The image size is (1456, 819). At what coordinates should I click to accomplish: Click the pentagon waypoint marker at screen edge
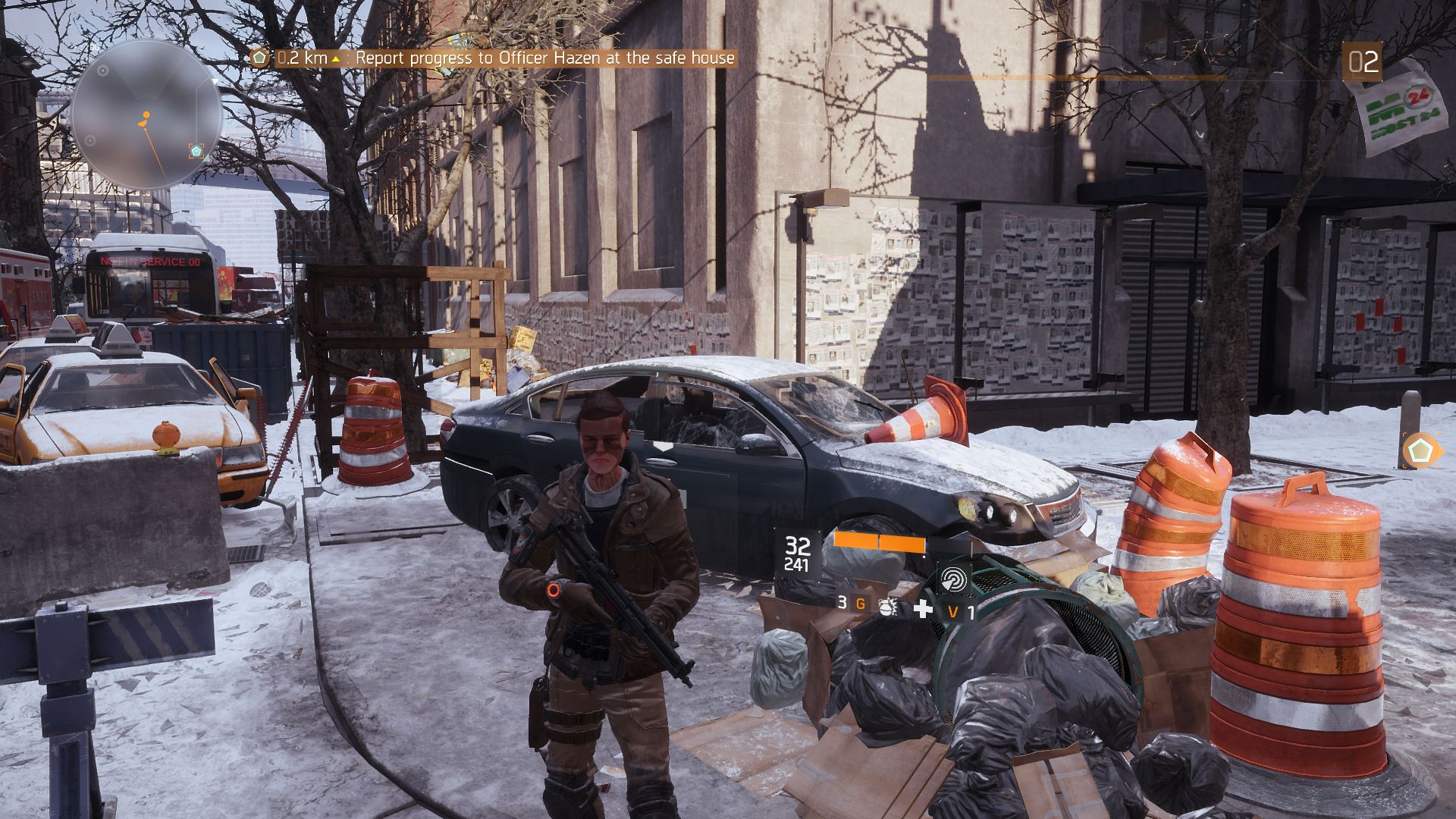pos(1419,451)
